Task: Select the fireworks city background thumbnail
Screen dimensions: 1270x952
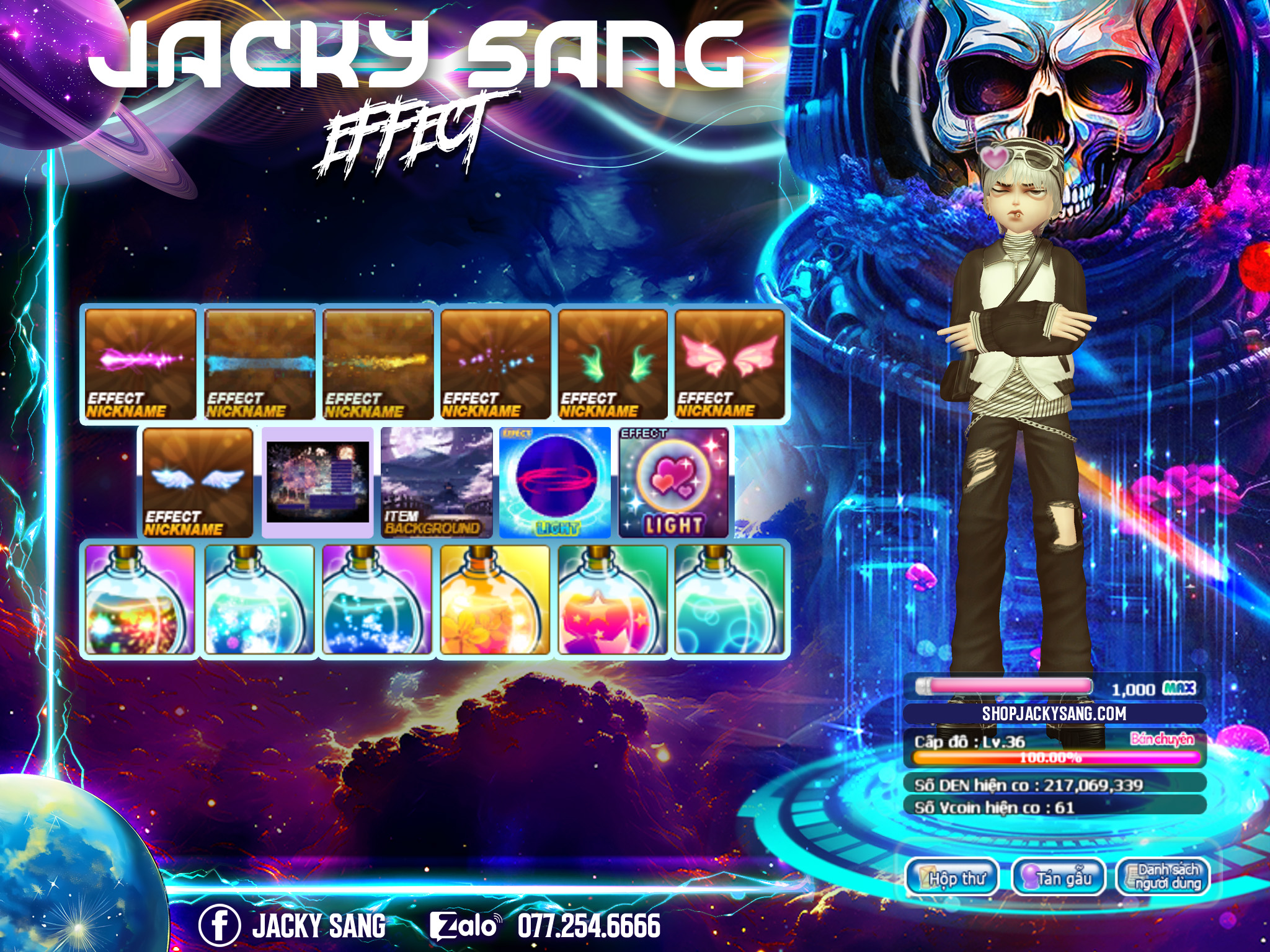Action: (x=317, y=482)
